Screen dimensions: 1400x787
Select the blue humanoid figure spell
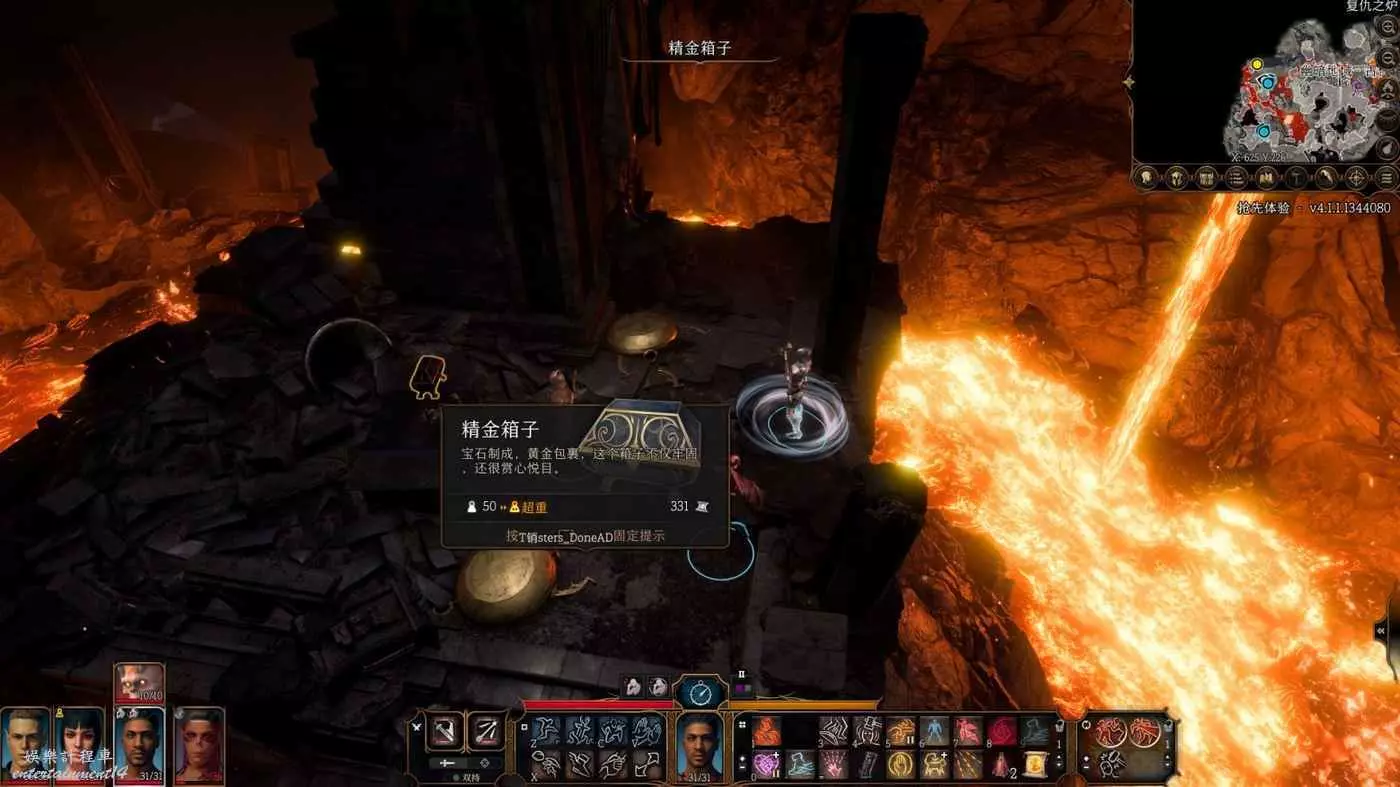point(934,731)
